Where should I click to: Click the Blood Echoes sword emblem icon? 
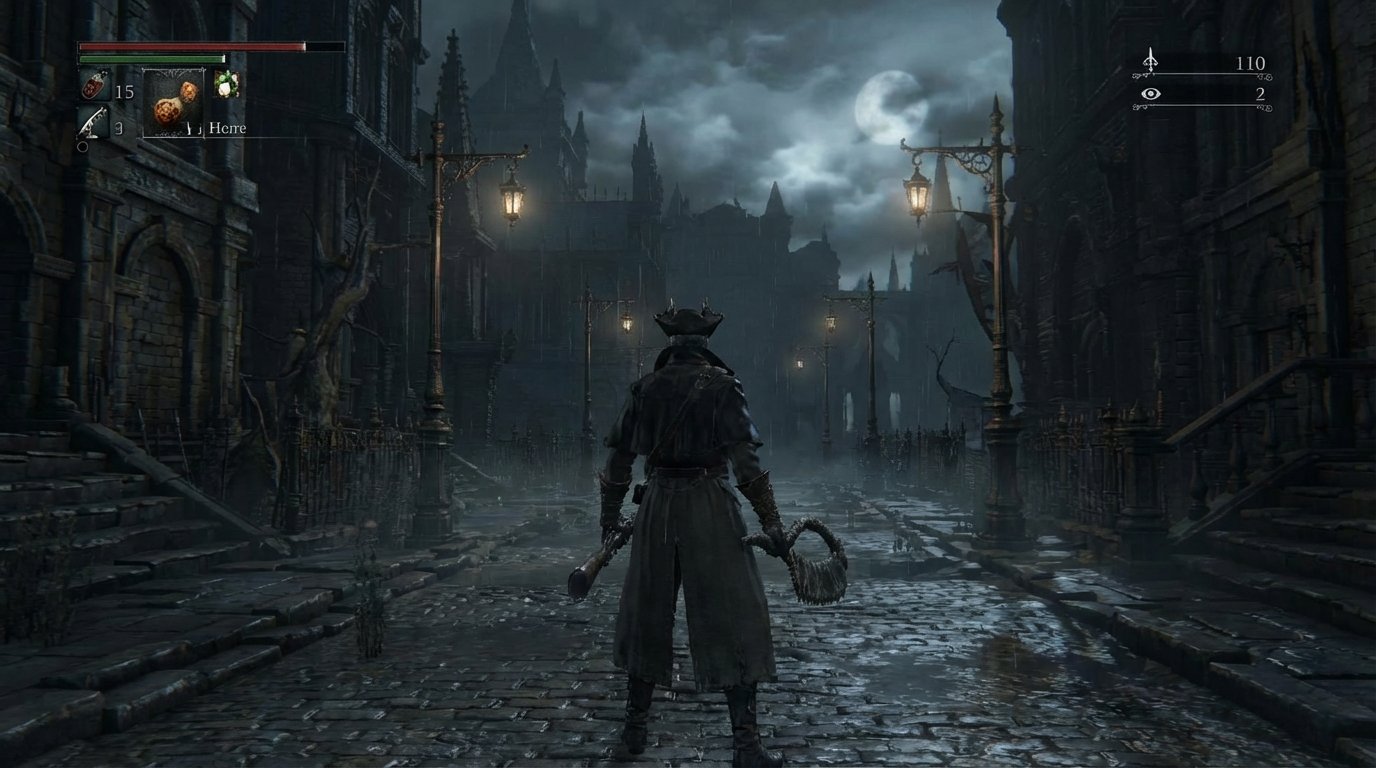1152,62
